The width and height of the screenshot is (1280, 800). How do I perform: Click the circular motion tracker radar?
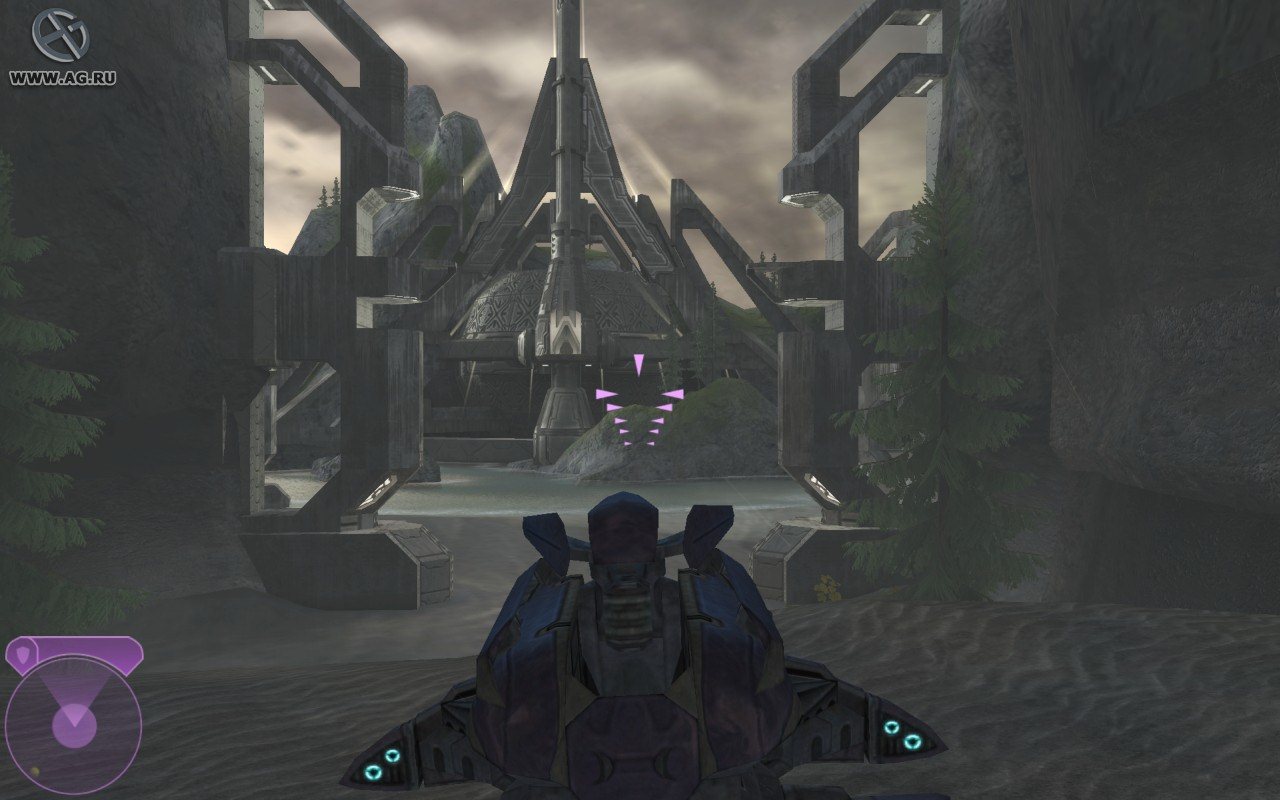click(x=73, y=723)
